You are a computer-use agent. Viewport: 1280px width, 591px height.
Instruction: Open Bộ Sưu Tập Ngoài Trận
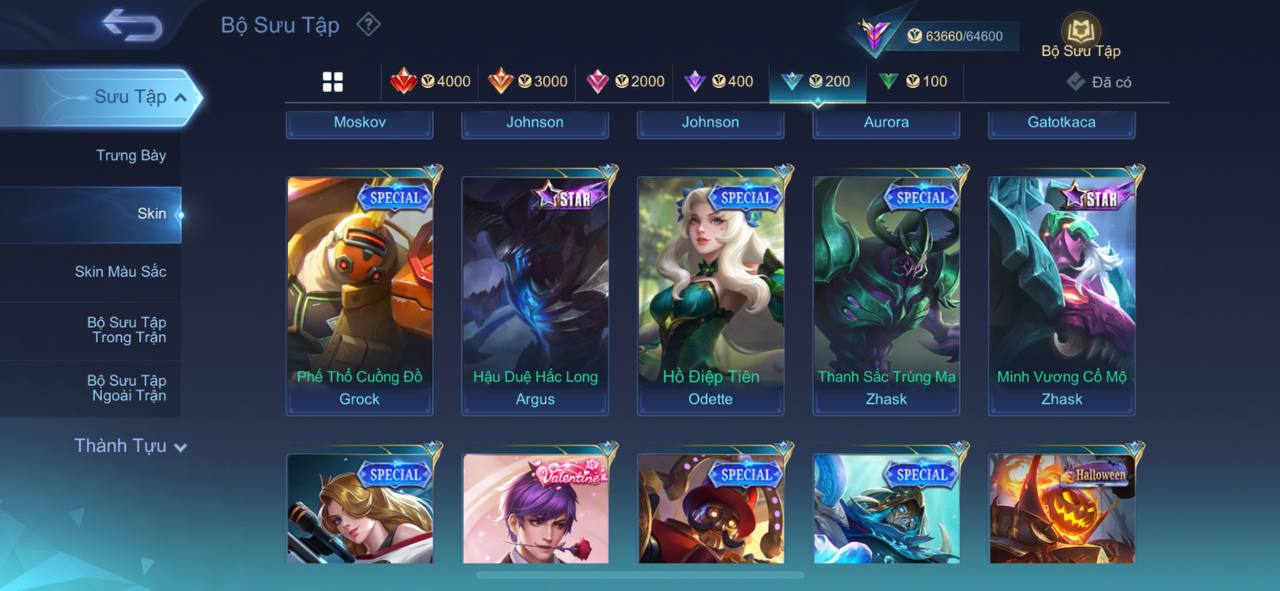pyautogui.click(x=126, y=388)
